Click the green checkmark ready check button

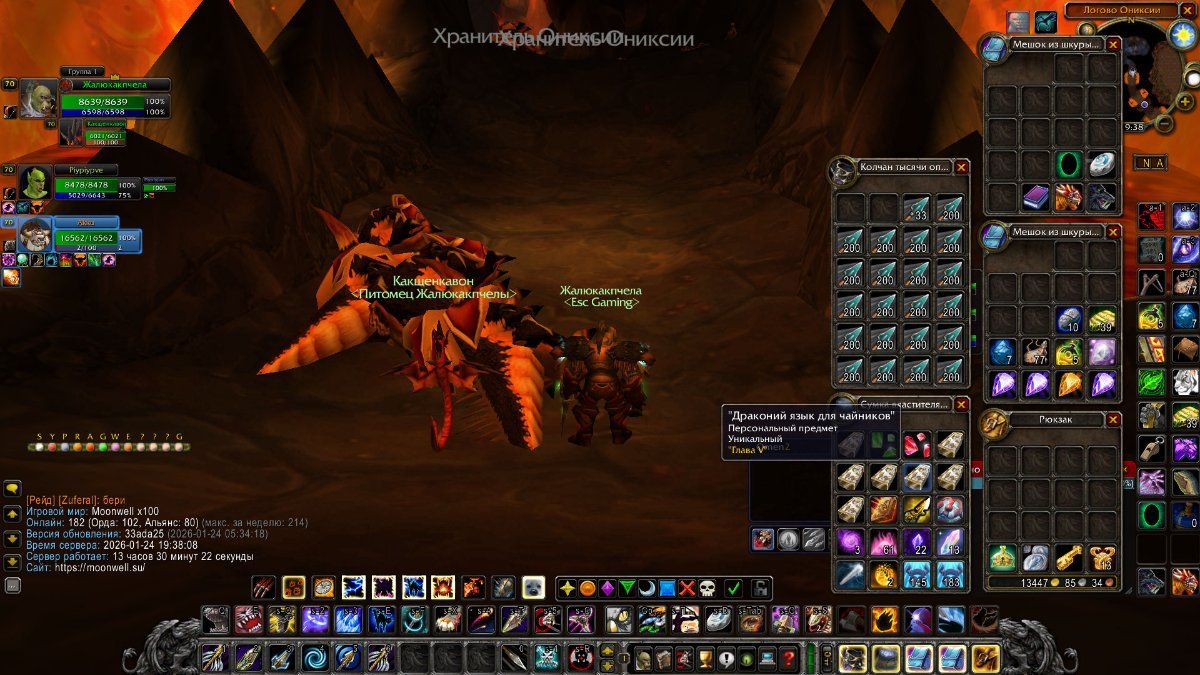coord(733,588)
